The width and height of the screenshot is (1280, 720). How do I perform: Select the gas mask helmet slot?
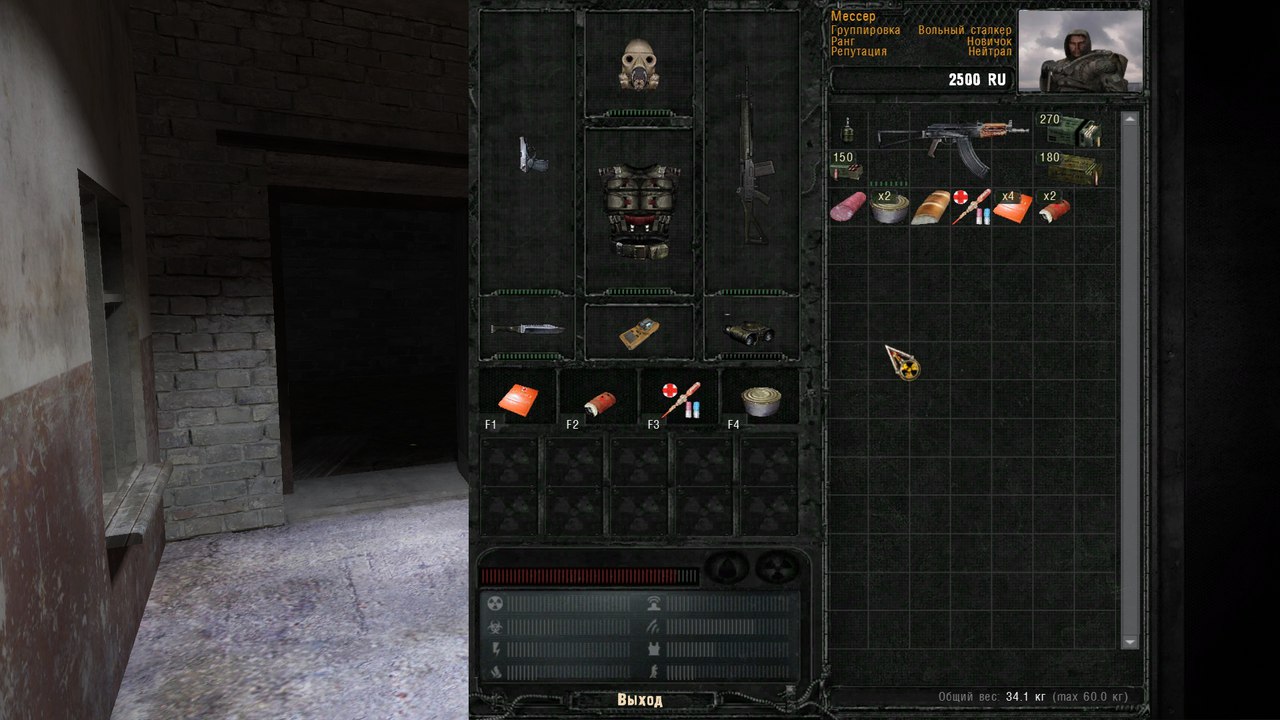(638, 65)
